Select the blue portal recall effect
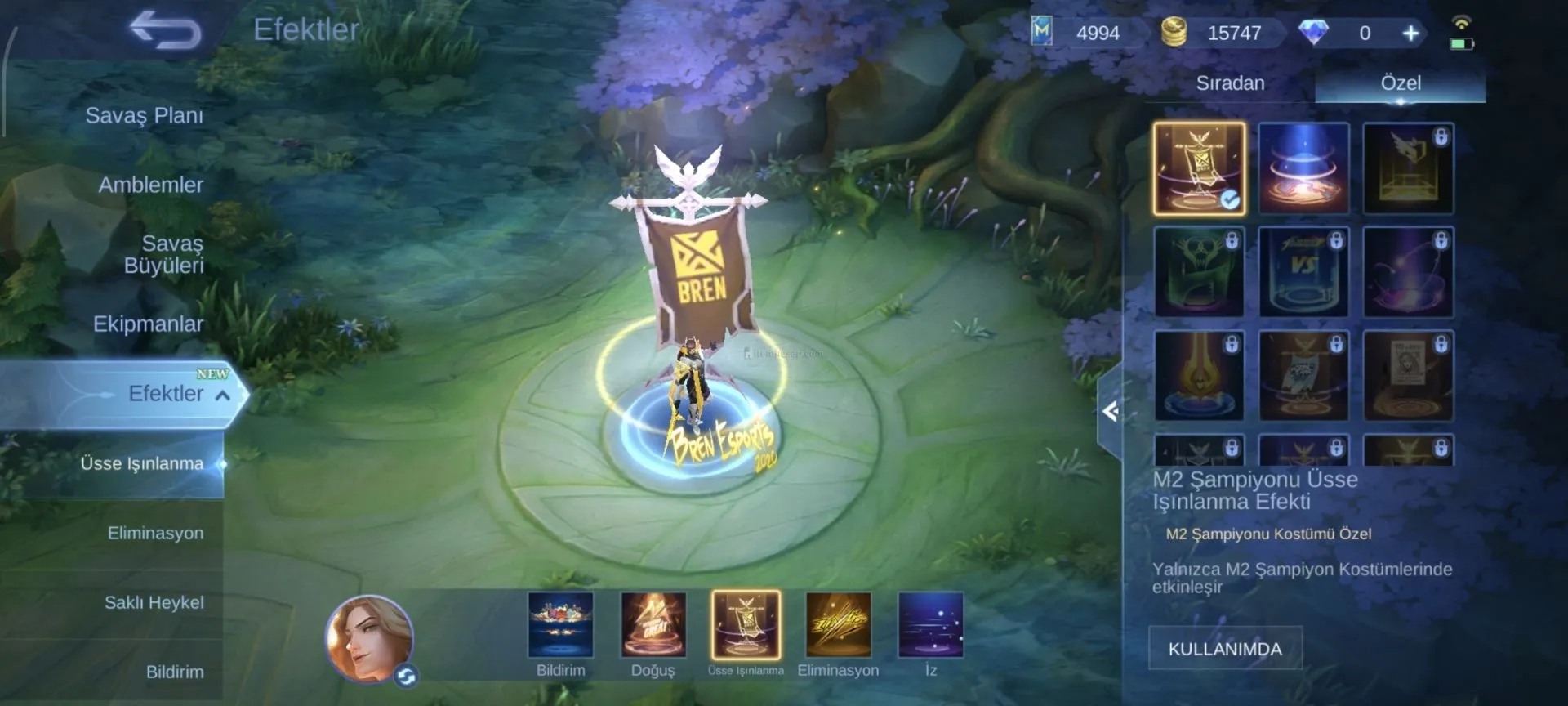Viewport: 1568px width, 706px height. pos(1303,169)
